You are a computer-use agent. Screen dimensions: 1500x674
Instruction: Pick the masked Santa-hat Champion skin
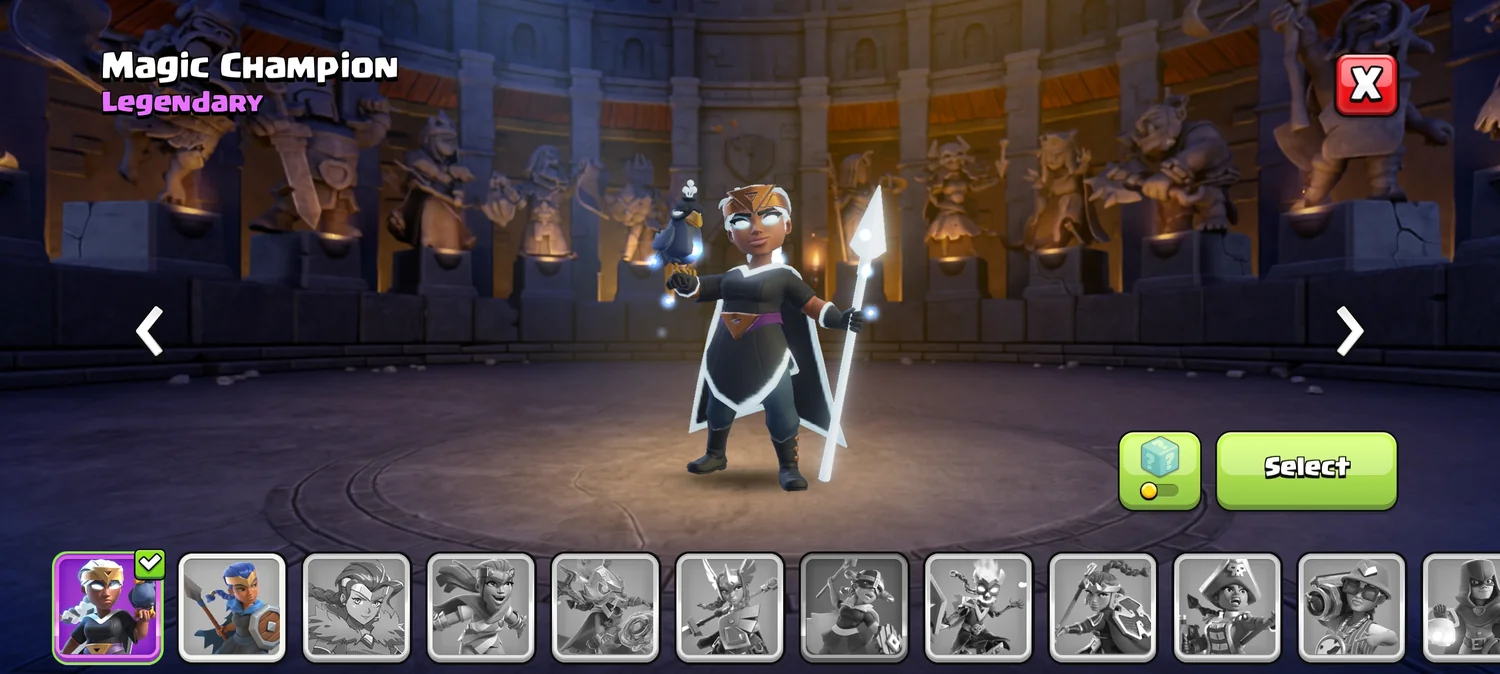(x=854, y=607)
